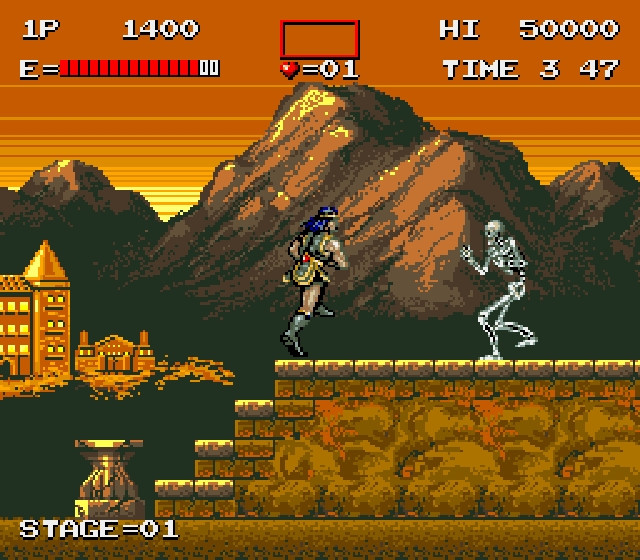Click the heart ammo icon
The height and width of the screenshot is (560, 640).
290,69
